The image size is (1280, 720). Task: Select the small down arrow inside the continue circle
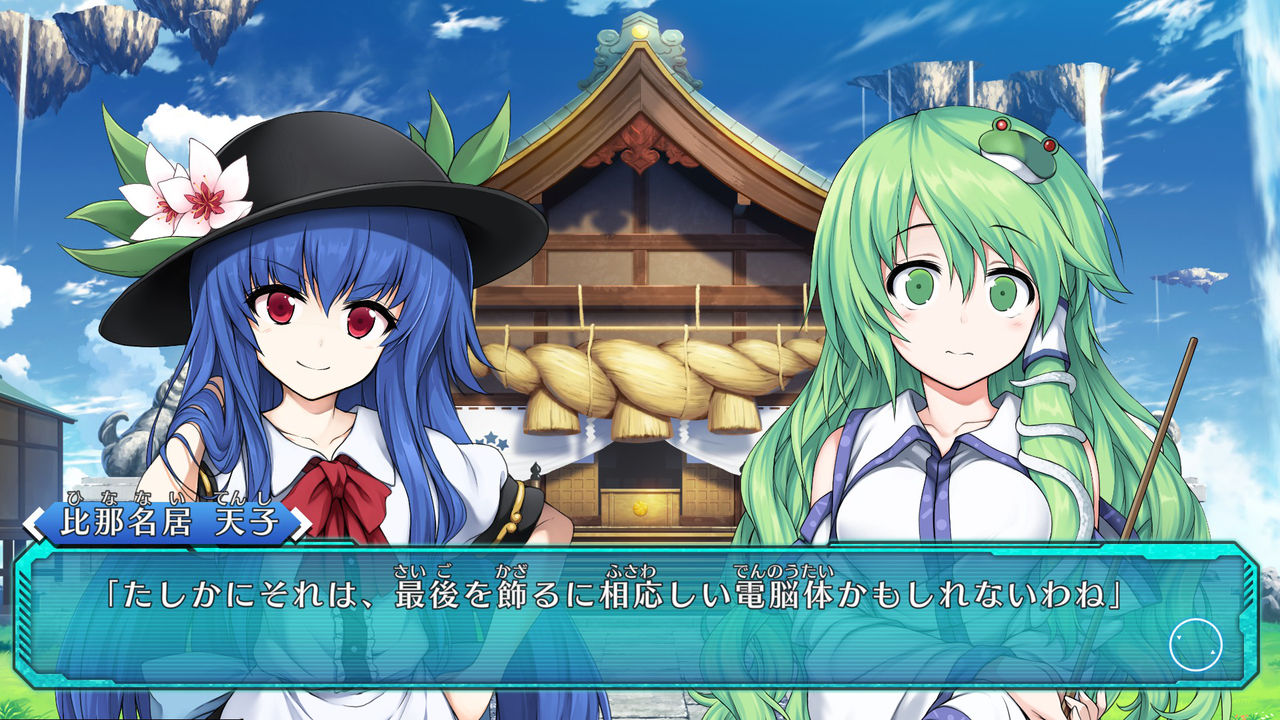1179,637
